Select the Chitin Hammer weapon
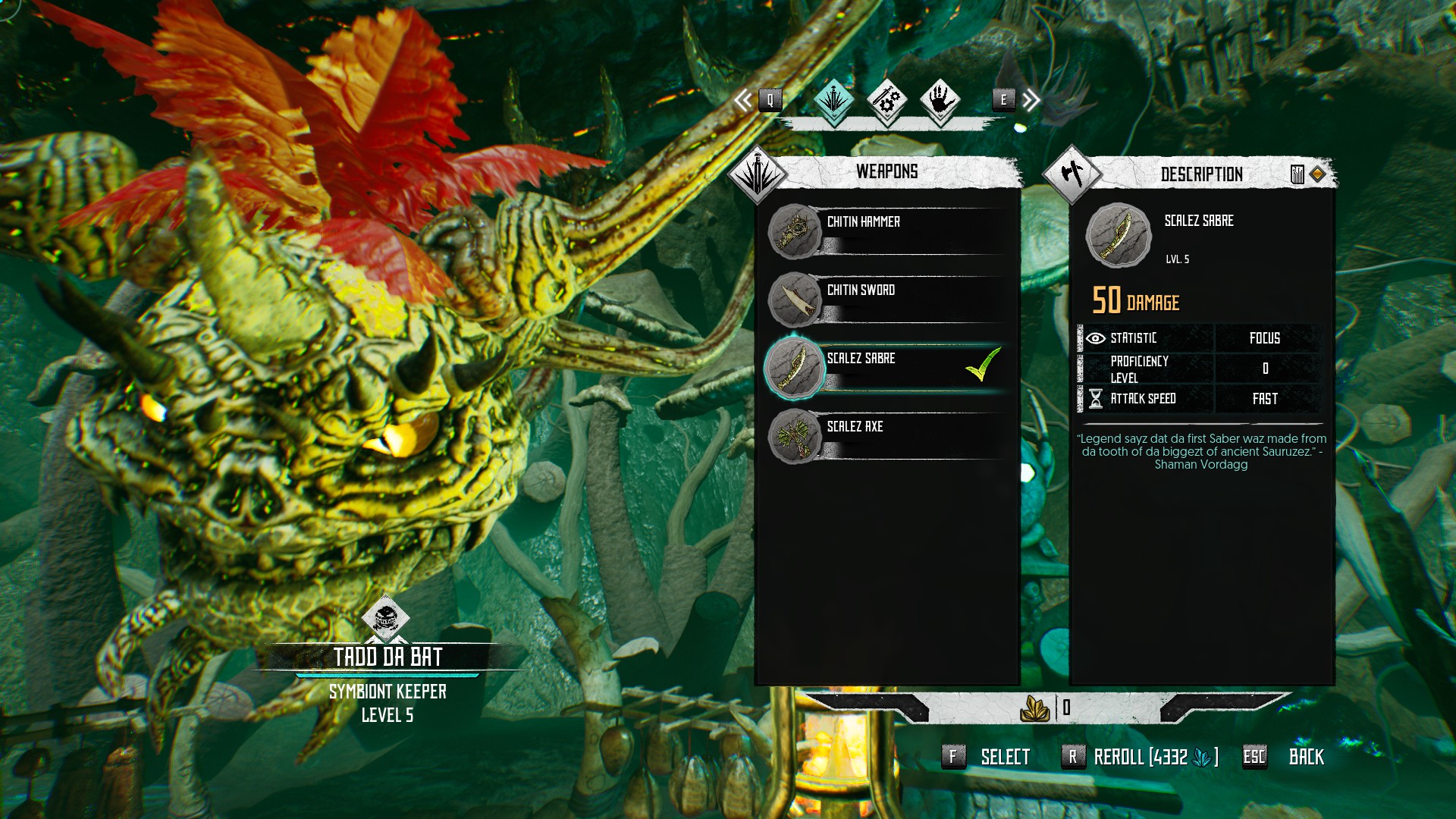1456x819 pixels. pyautogui.click(x=887, y=231)
